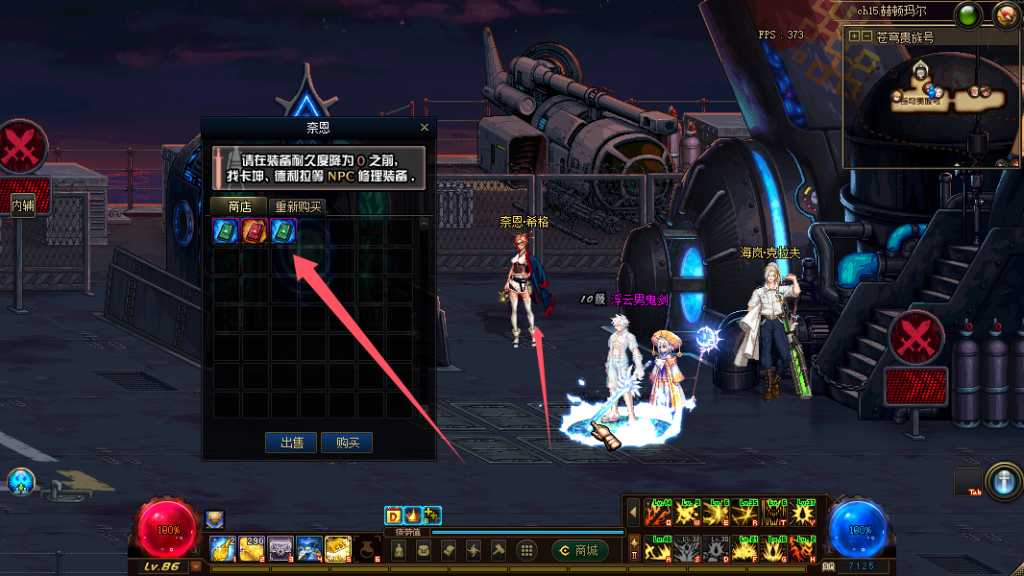Click the 出售 sell button

291,442
